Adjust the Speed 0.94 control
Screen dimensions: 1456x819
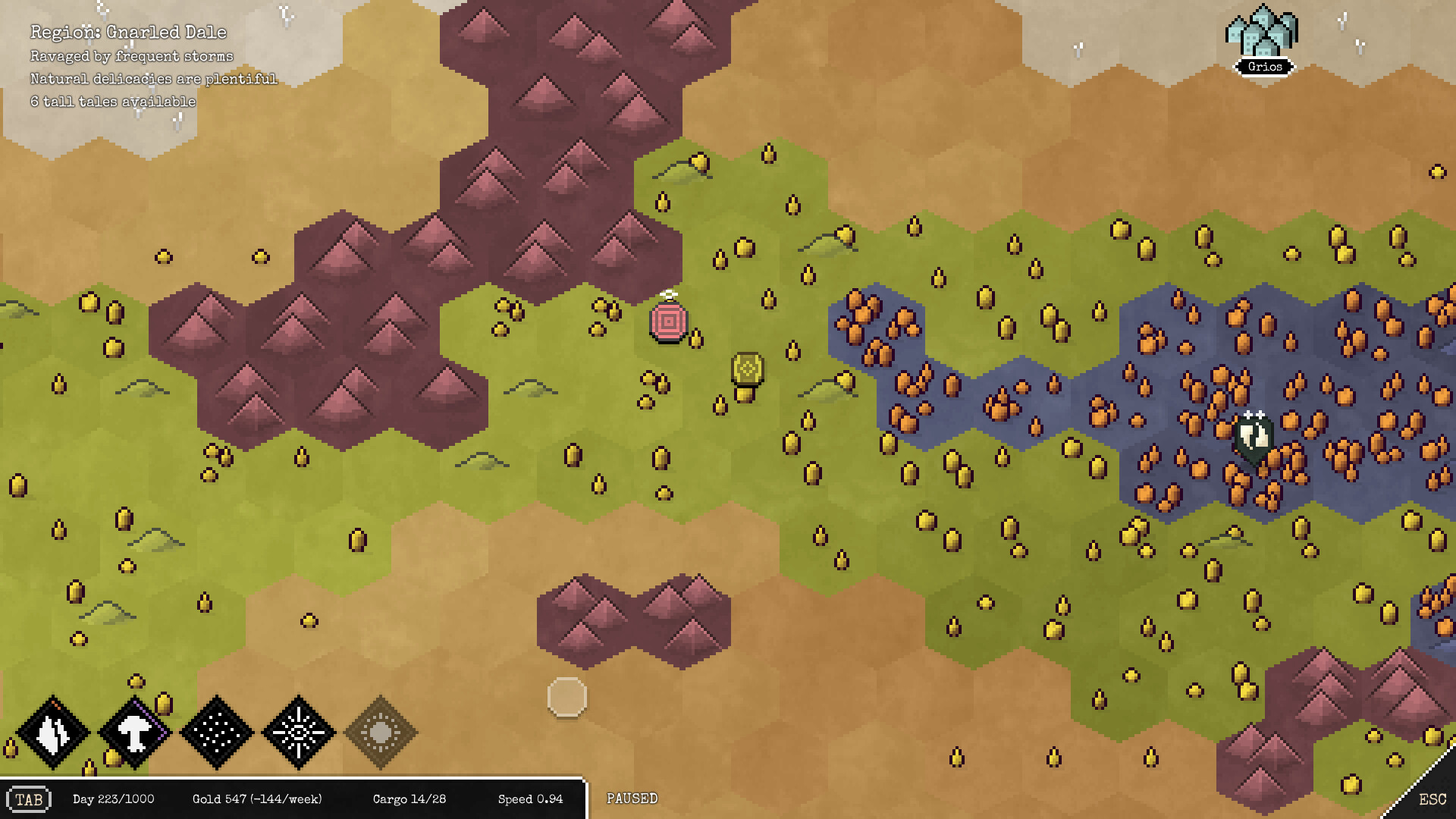click(x=531, y=799)
